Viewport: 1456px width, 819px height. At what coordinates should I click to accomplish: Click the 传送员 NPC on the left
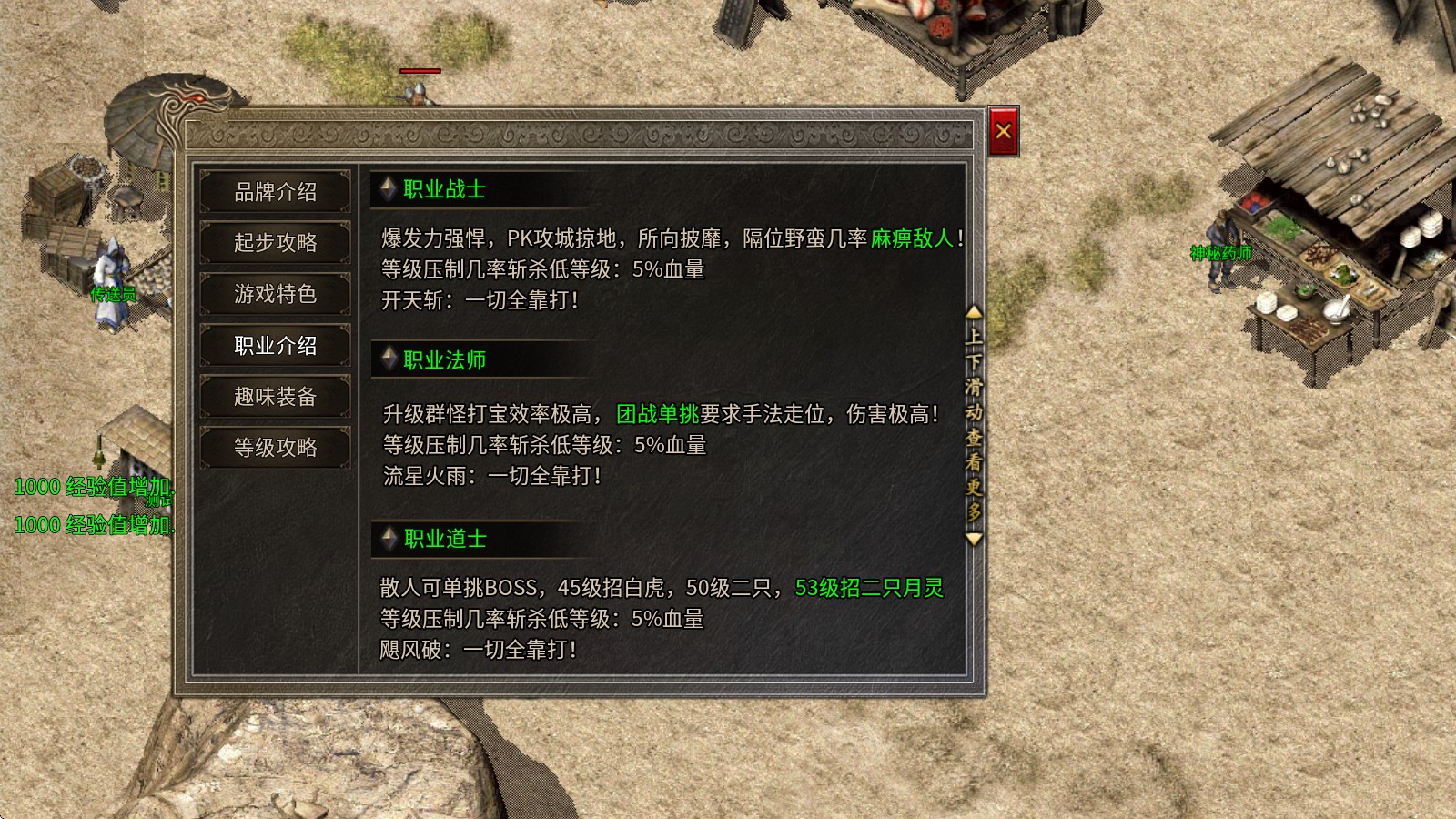pos(109,273)
